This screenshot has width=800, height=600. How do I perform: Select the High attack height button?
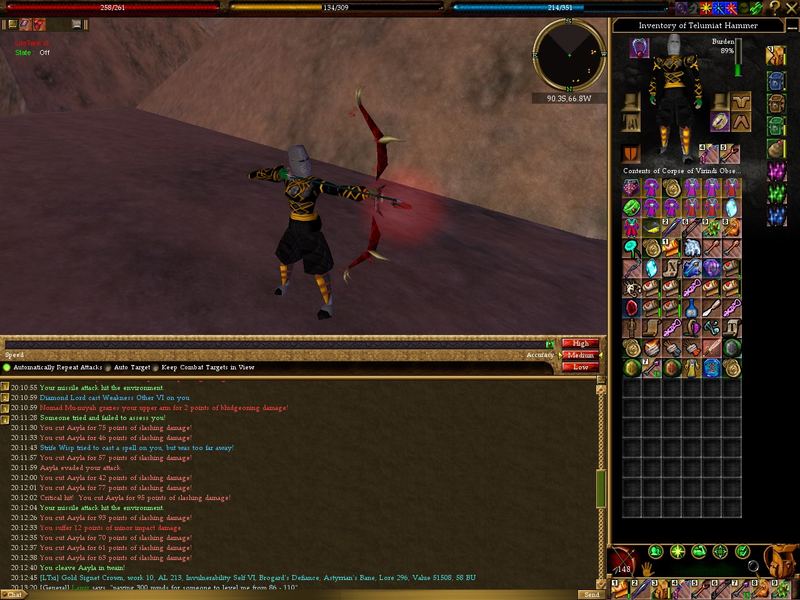tap(580, 343)
